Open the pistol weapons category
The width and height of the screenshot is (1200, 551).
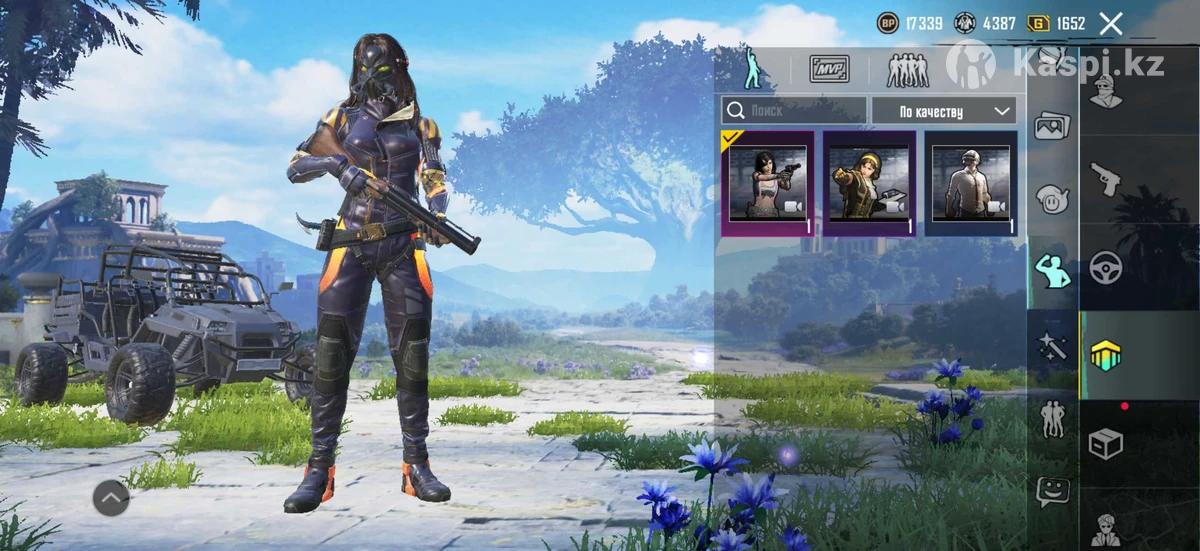[1105, 179]
